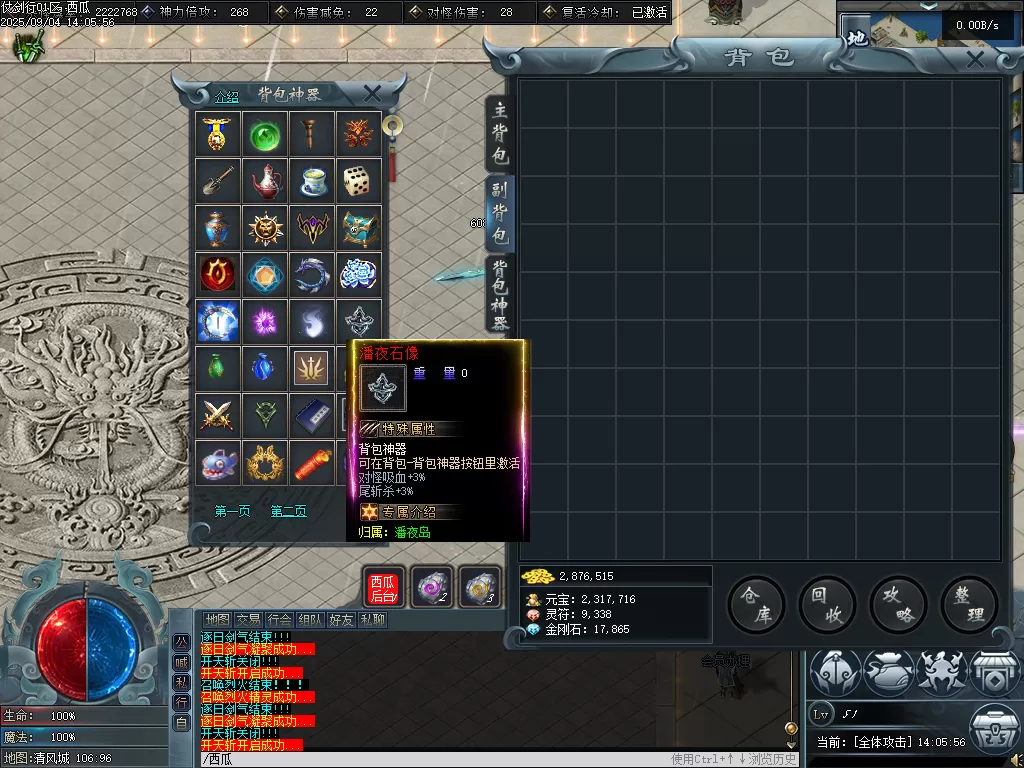1024x768 pixels.
Task: Switch to the 副背包 tab
Action: pyautogui.click(x=500, y=213)
